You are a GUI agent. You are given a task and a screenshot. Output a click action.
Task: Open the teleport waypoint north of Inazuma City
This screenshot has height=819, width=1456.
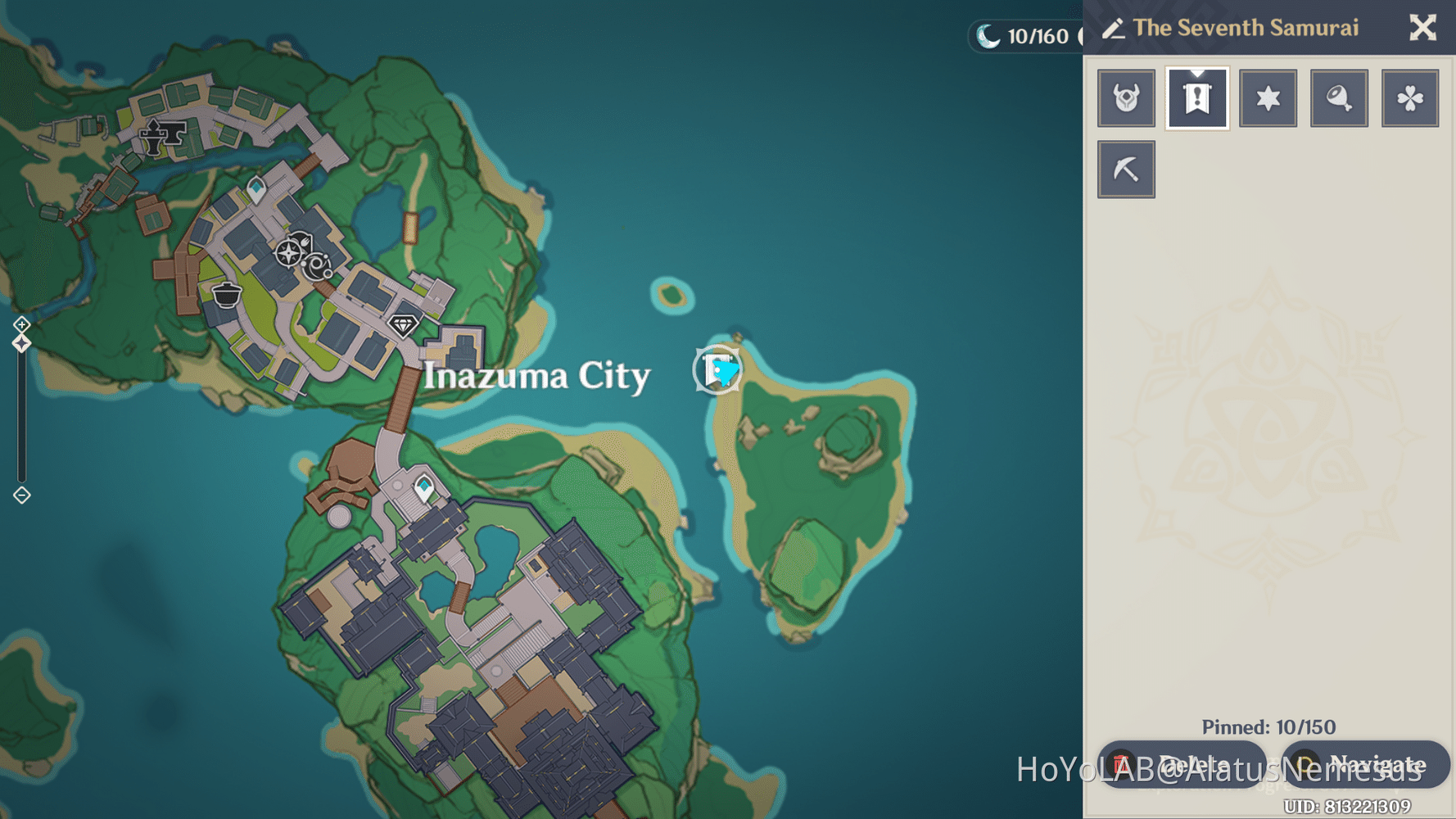(255, 189)
